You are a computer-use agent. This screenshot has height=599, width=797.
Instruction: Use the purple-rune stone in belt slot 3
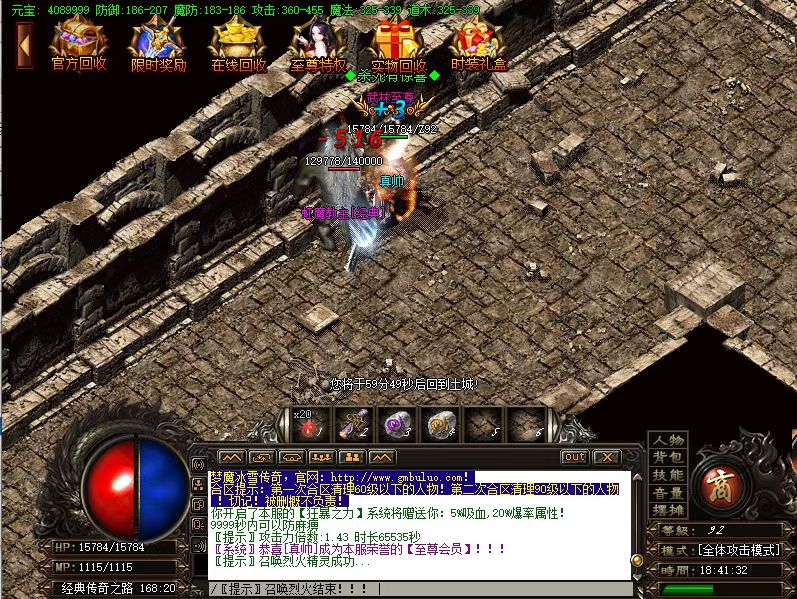pyautogui.click(x=396, y=425)
